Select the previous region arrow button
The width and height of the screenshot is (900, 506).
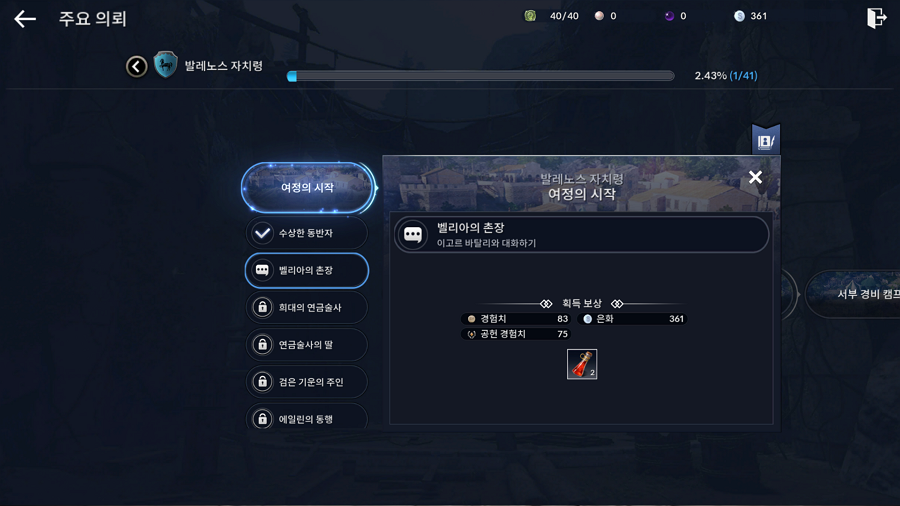(x=137, y=66)
